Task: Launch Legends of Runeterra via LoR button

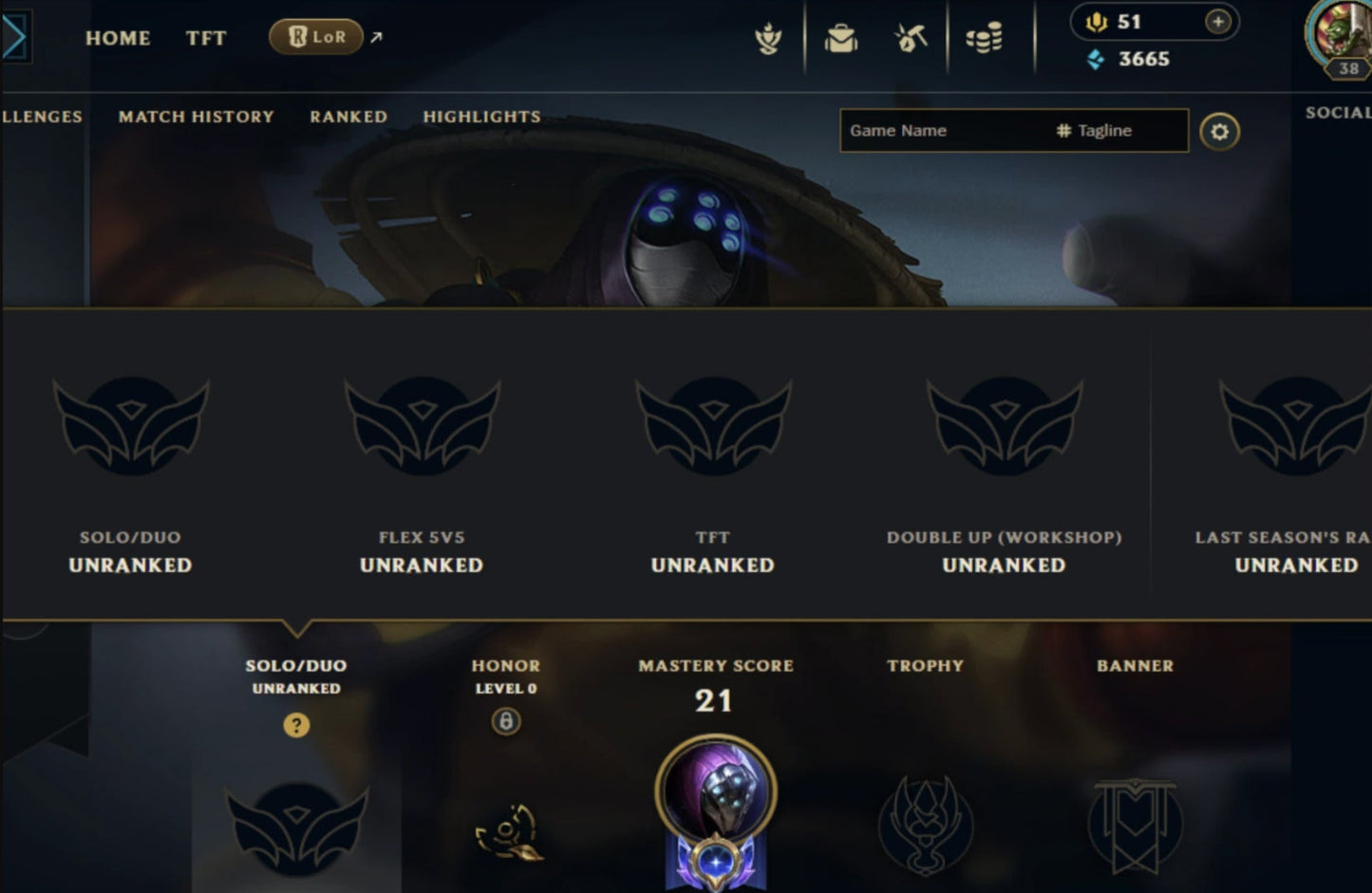Action: [x=316, y=38]
